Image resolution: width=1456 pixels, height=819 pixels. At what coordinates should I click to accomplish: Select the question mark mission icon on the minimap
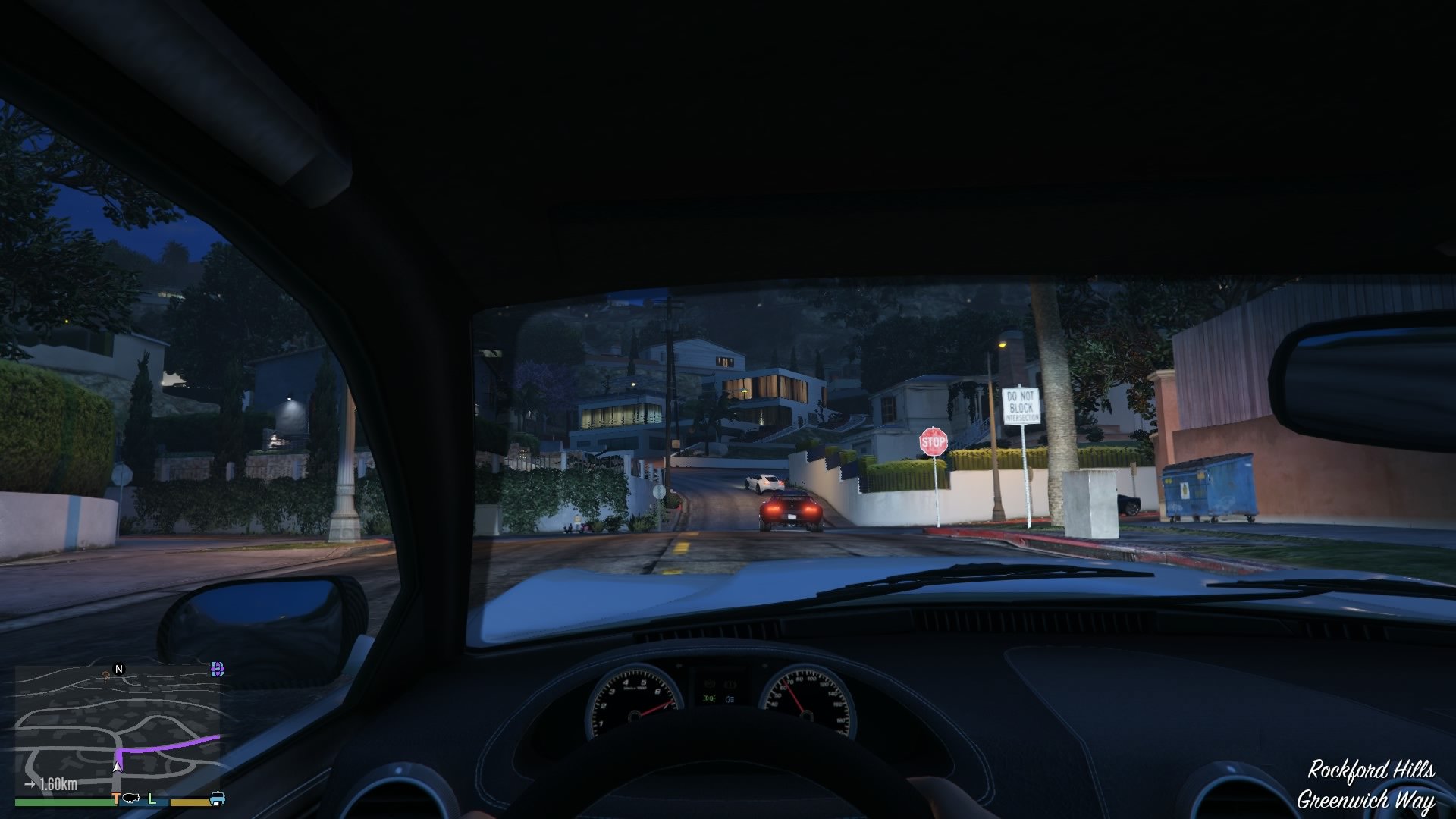(105, 676)
